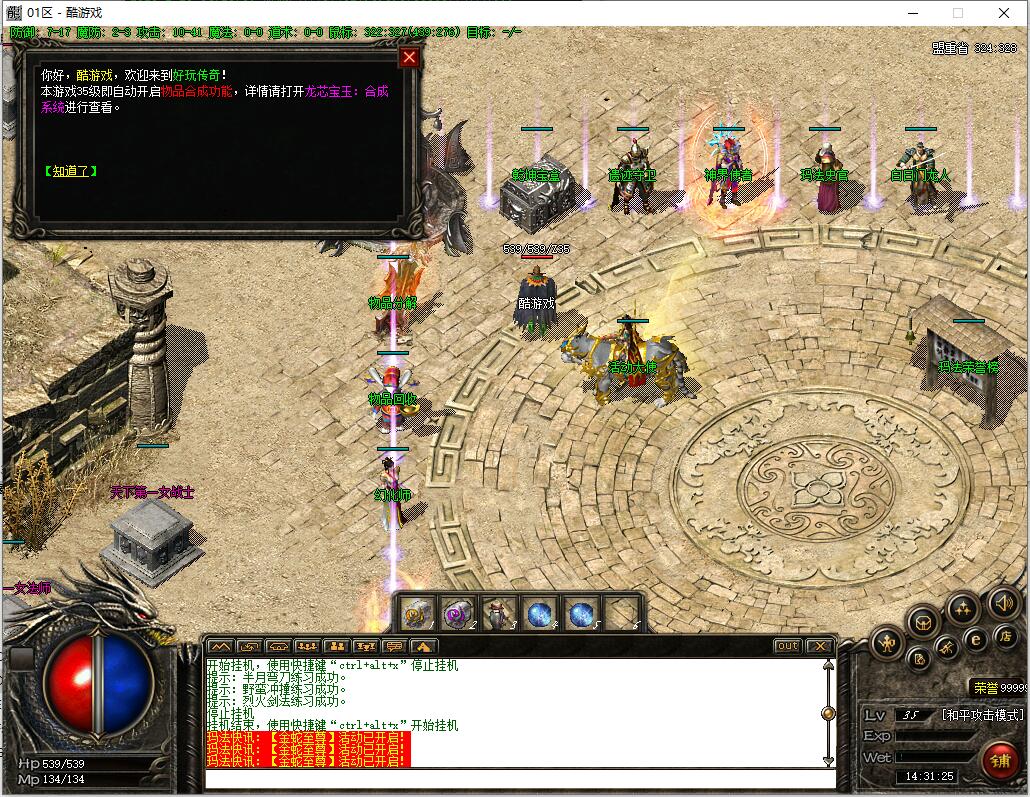Use the purple scroll in hotbar slot 2
Screen dimensions: 1030x797
click(459, 613)
